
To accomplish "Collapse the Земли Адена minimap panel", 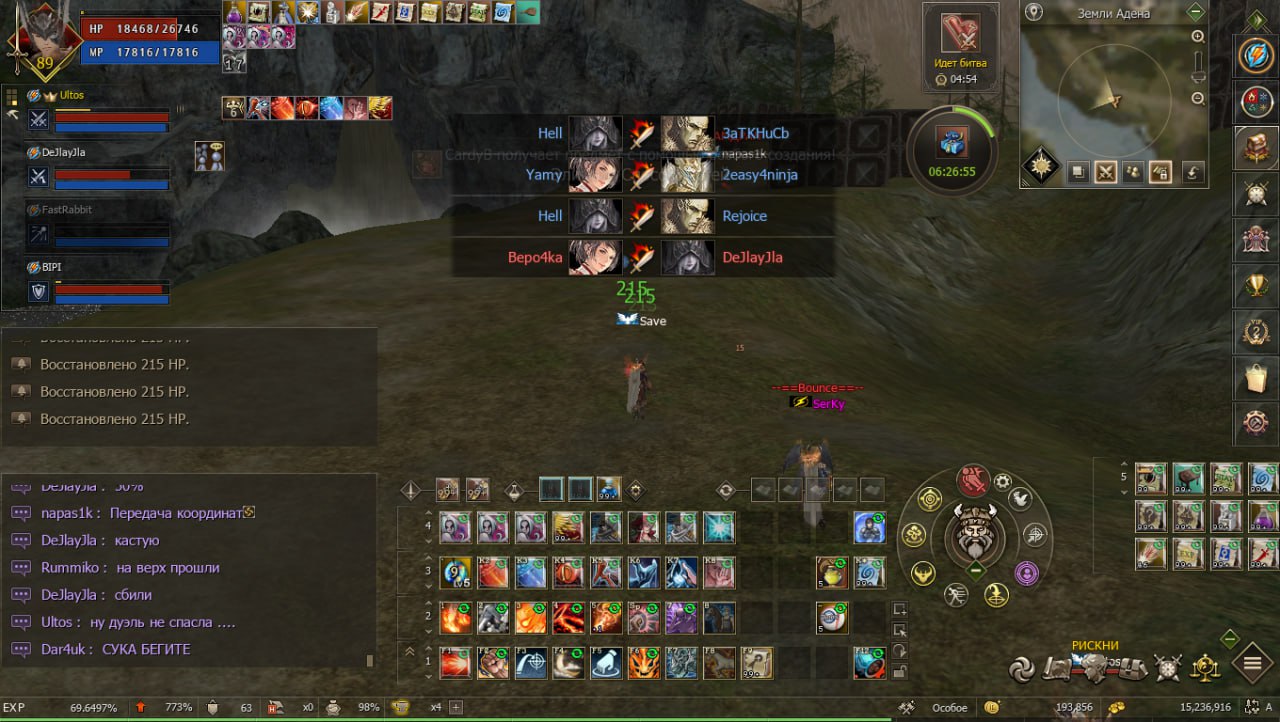I will point(1195,12).
